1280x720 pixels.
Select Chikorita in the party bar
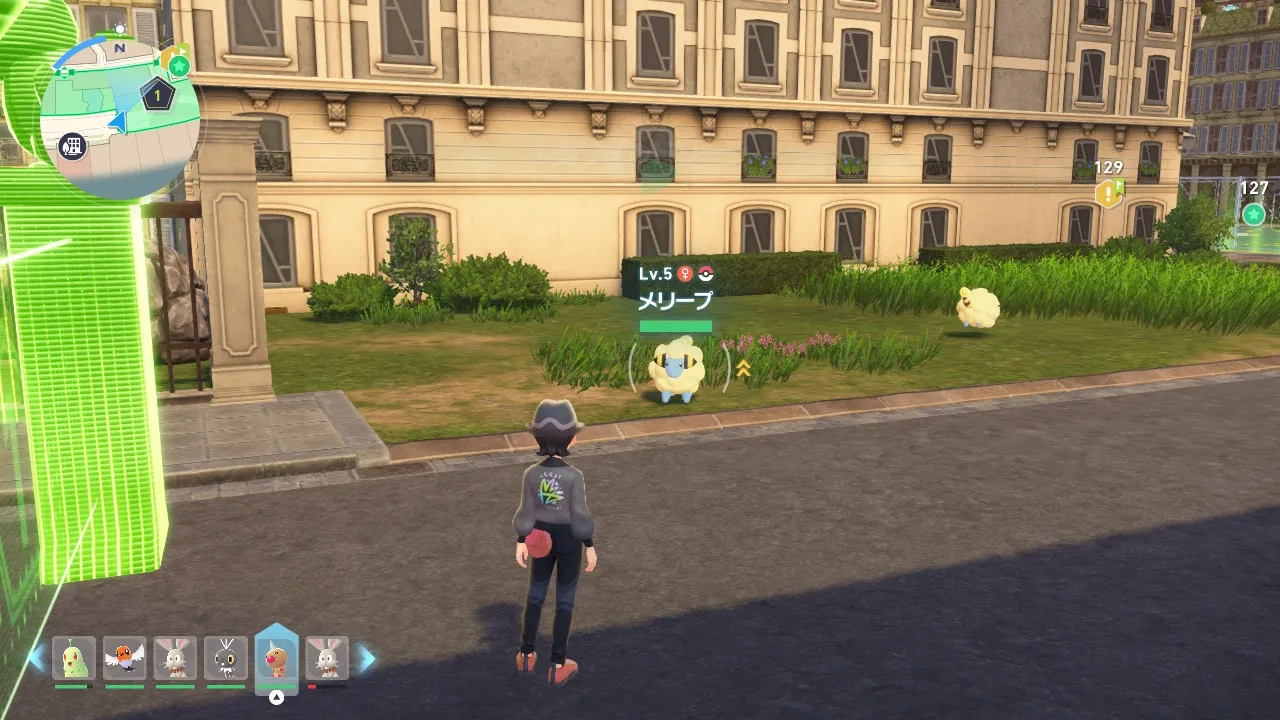tap(74, 659)
